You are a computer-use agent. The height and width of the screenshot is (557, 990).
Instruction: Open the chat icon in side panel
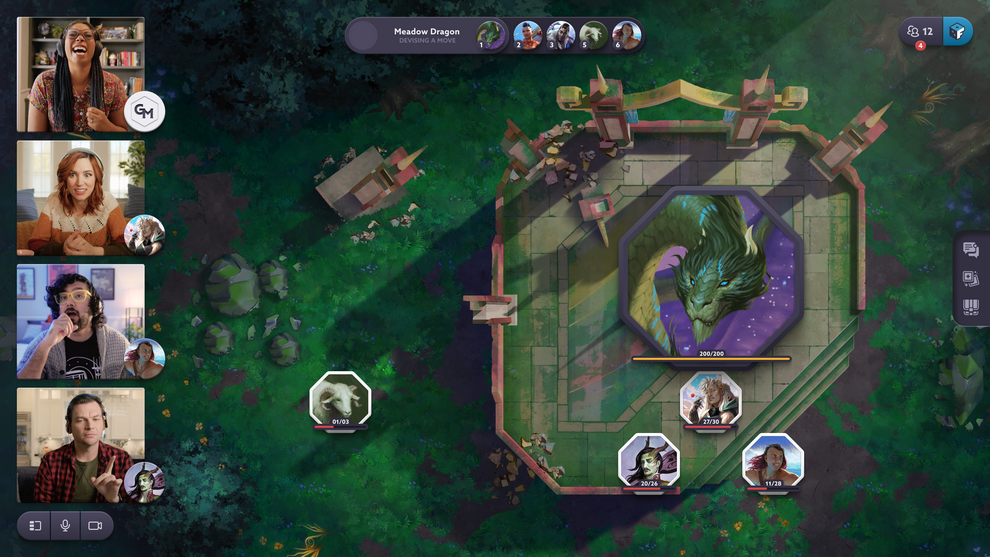coord(970,250)
